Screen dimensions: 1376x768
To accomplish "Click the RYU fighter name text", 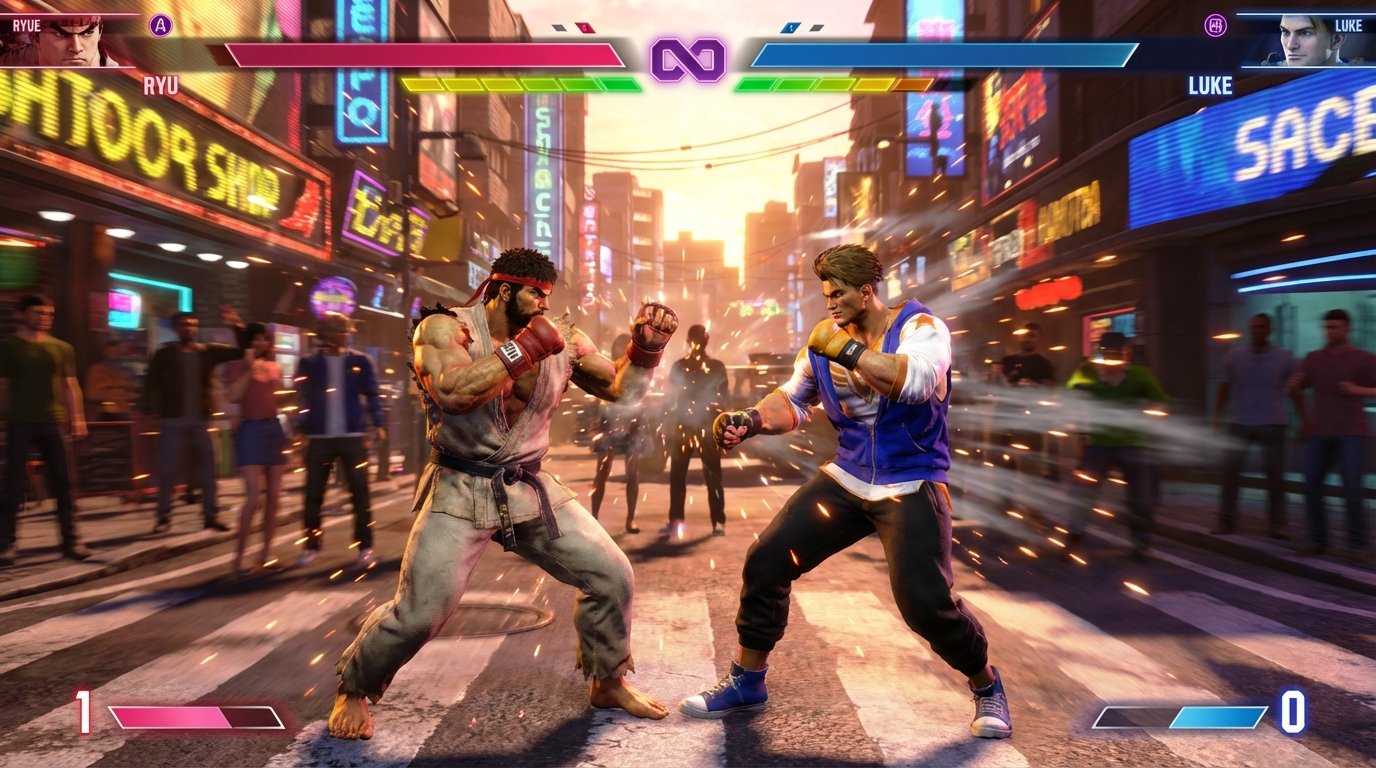I will pyautogui.click(x=160, y=85).
